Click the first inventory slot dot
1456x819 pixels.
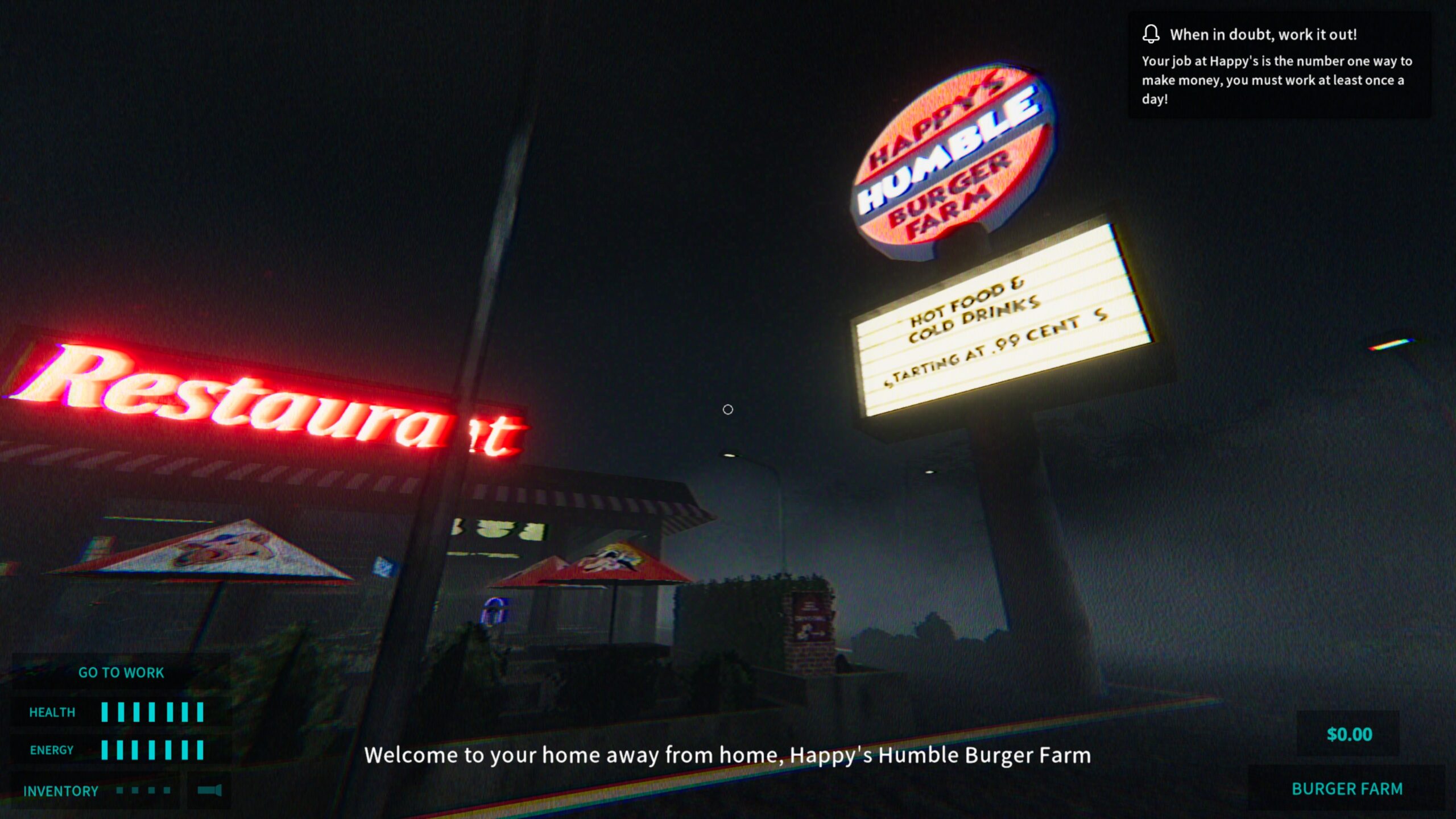point(119,791)
